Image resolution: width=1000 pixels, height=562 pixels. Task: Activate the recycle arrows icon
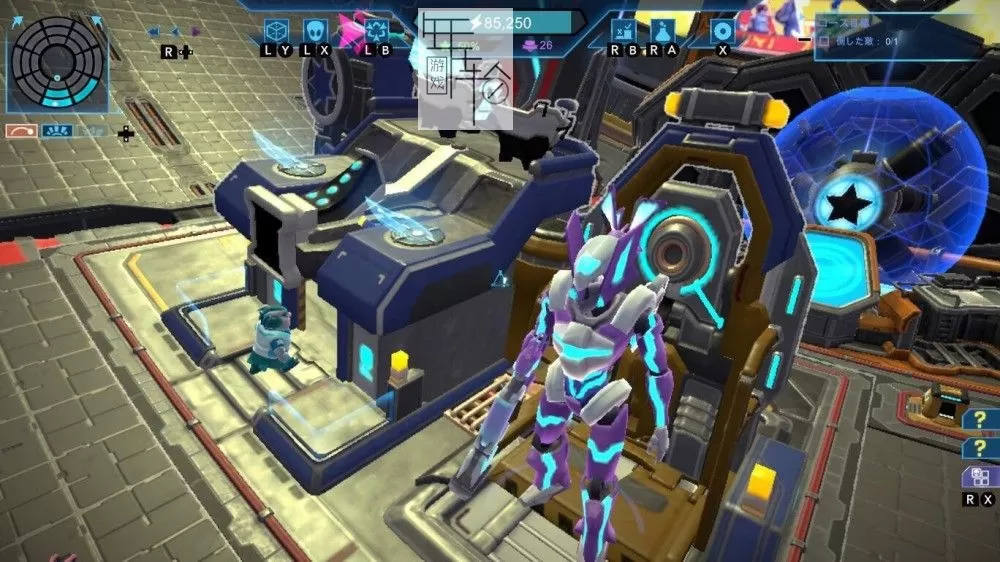pos(377,30)
